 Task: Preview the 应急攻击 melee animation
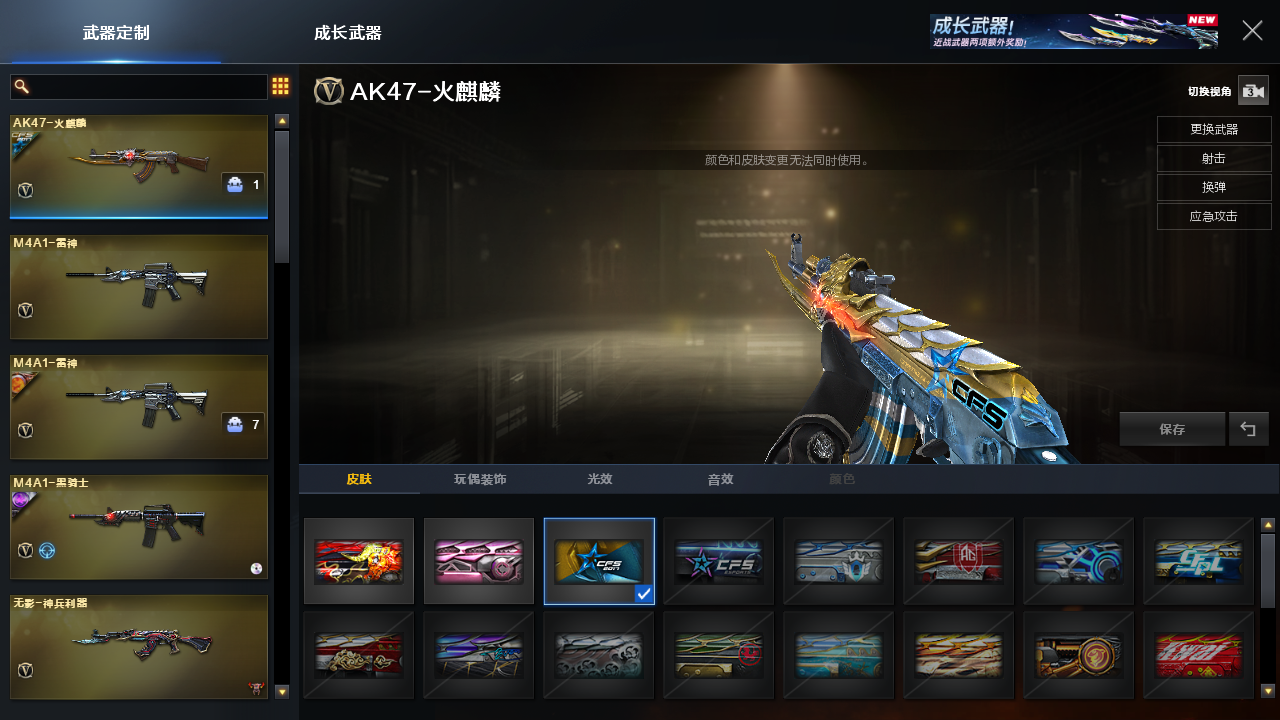pyautogui.click(x=1214, y=217)
